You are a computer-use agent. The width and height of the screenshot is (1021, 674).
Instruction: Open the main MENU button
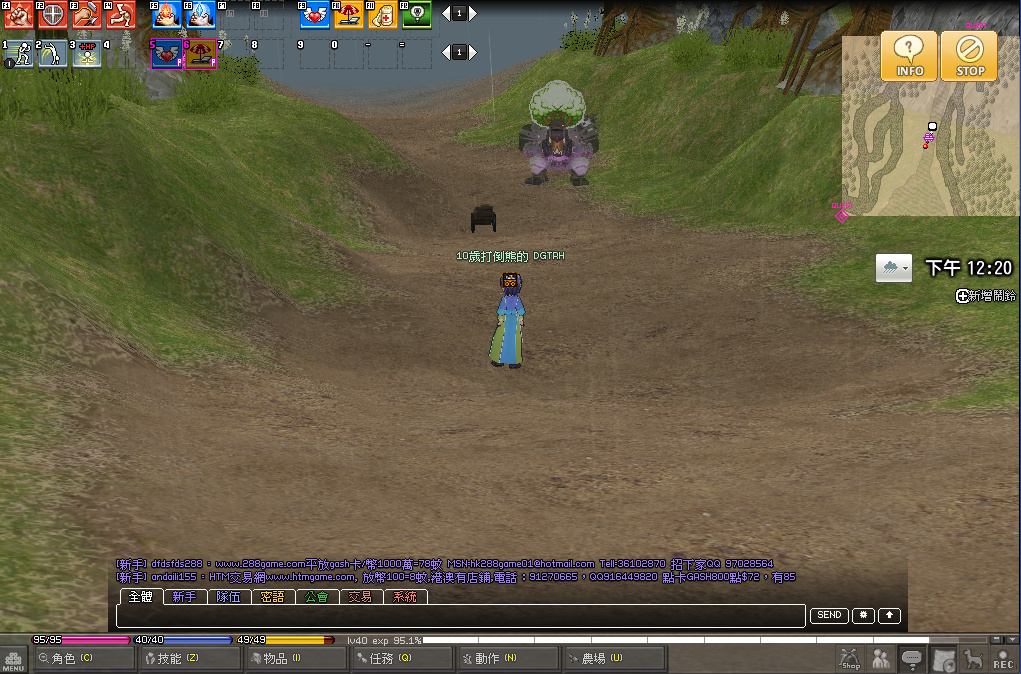coord(14,660)
